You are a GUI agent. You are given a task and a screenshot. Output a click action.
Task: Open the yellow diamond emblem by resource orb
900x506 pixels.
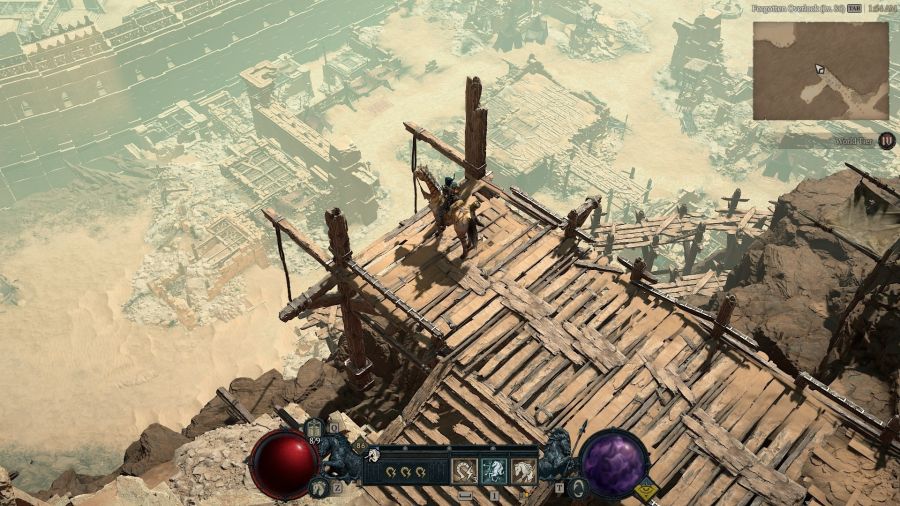tap(646, 491)
